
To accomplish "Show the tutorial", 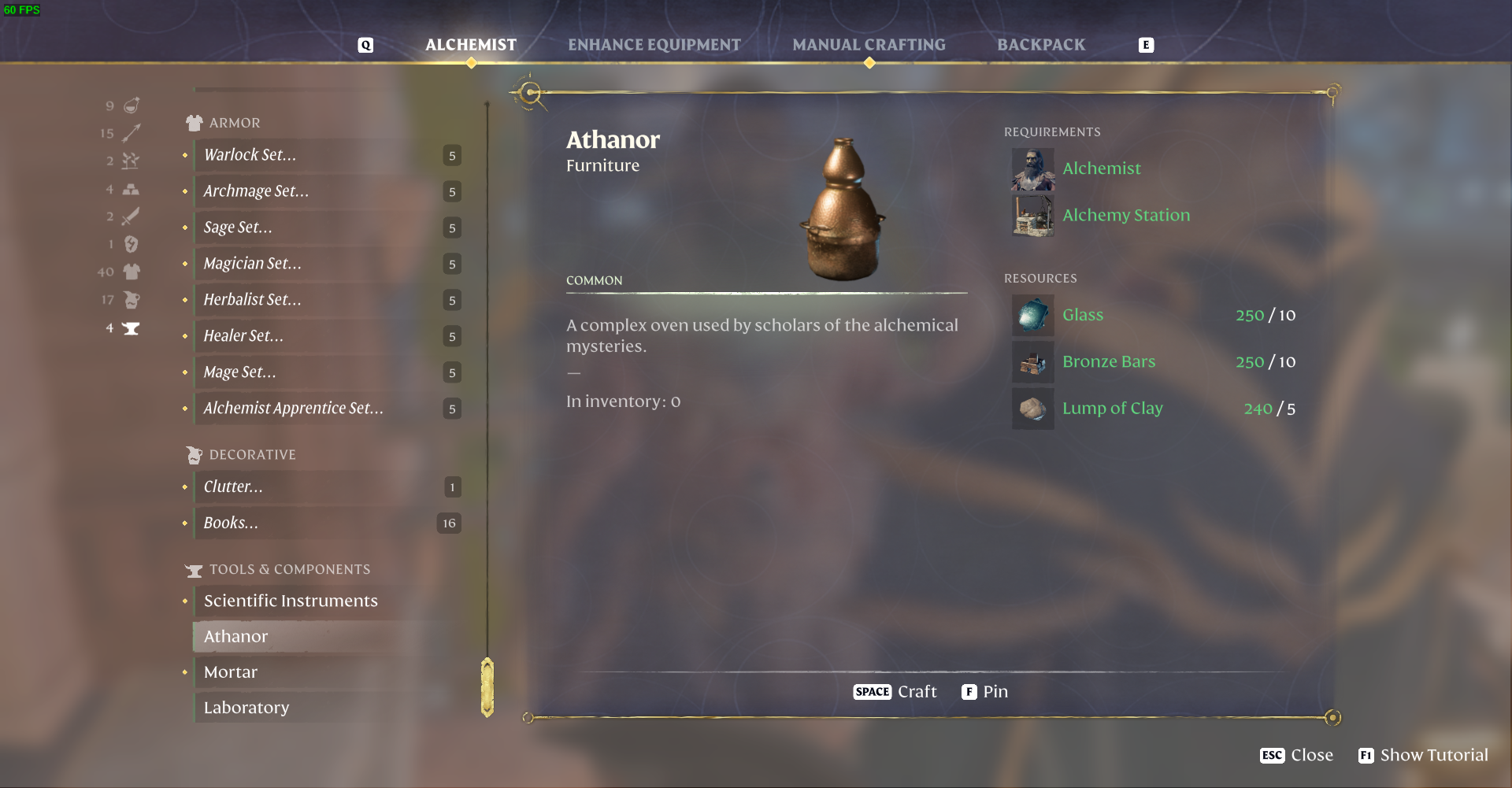I will pos(1423,756).
